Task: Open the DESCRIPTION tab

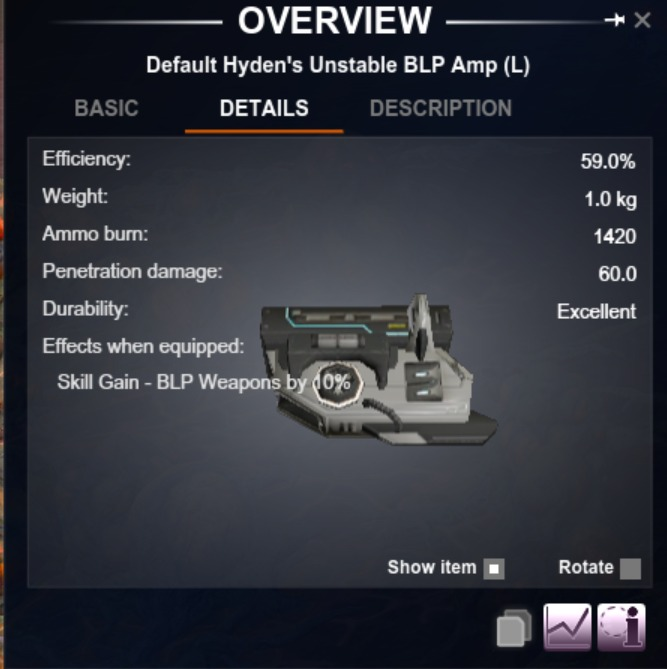Action: click(x=440, y=109)
